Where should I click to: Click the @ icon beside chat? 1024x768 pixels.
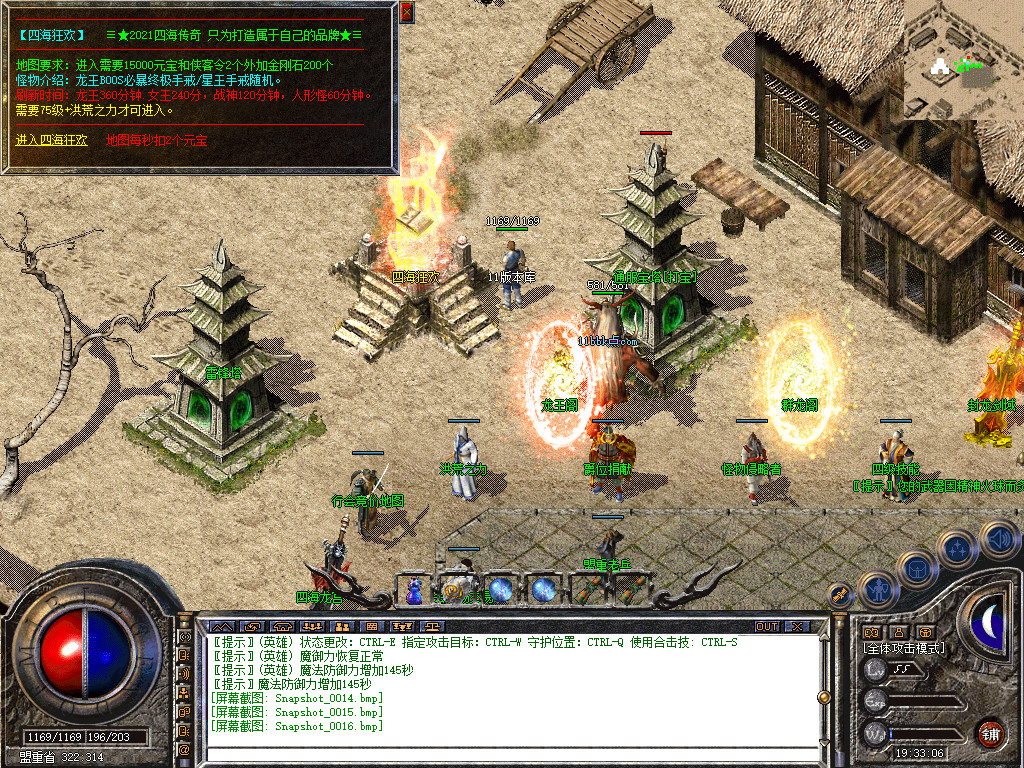185,749
